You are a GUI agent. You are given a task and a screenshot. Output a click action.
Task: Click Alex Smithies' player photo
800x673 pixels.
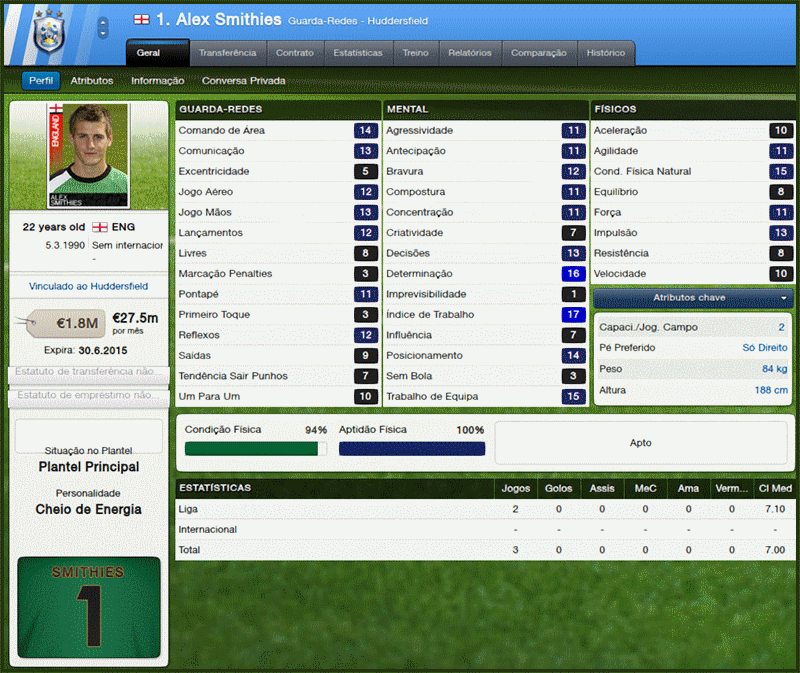click(x=88, y=156)
